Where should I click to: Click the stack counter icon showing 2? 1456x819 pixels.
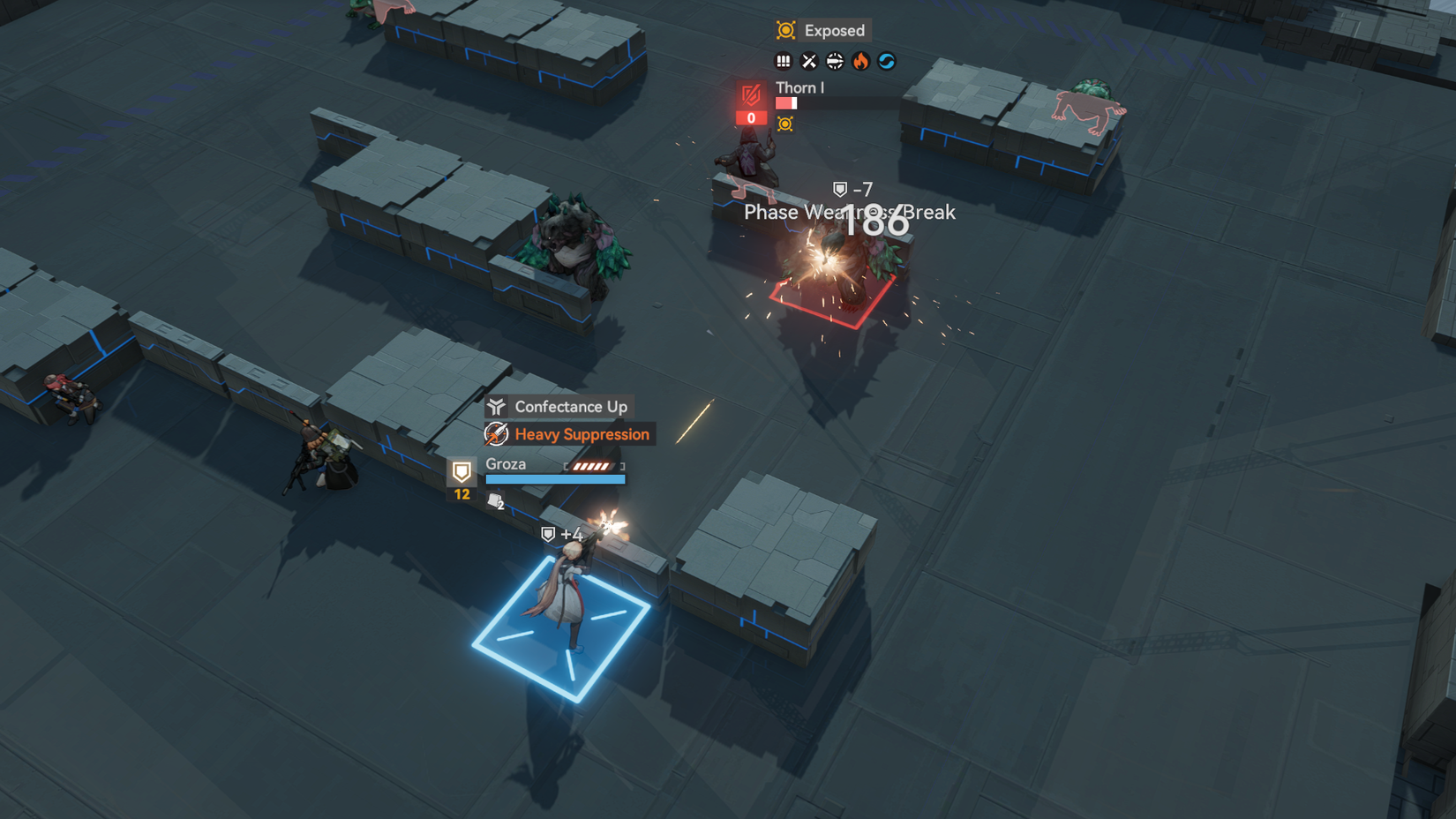(494, 500)
